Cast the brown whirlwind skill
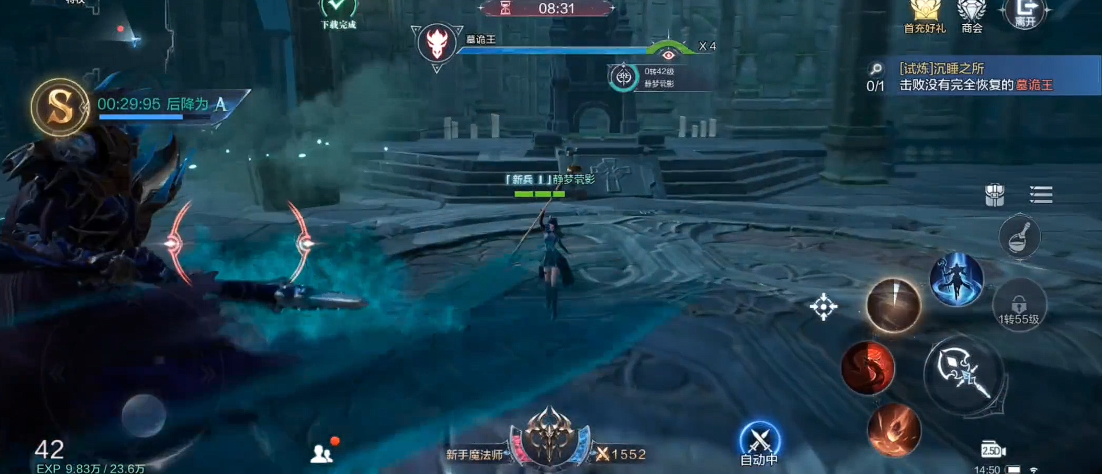Viewport: 1102px width, 474px height. (x=893, y=305)
